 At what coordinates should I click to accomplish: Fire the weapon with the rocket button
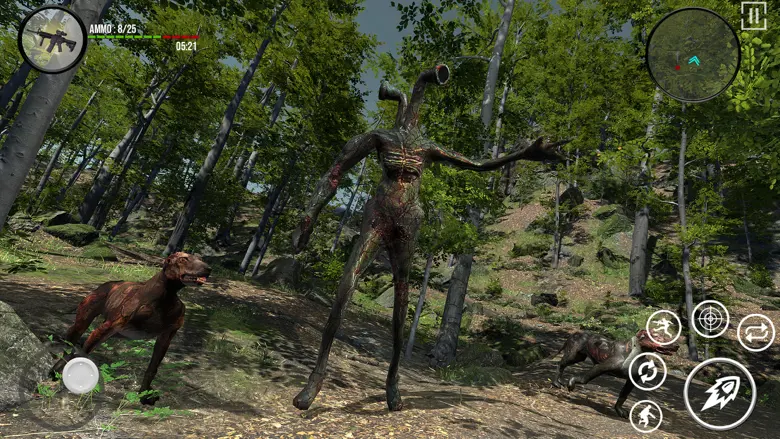pos(720,393)
